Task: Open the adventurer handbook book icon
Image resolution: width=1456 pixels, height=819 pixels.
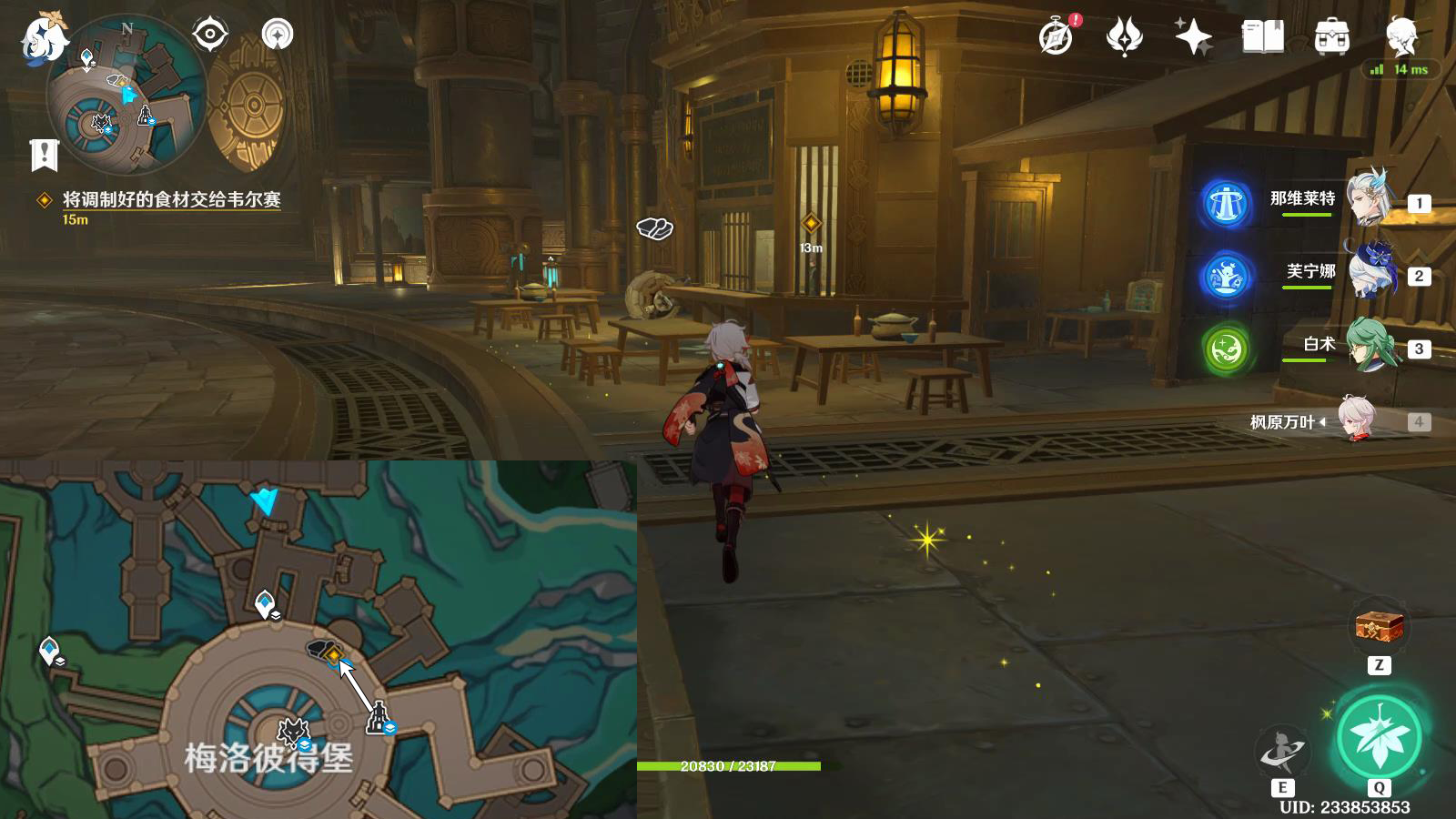Action: (x=1262, y=36)
